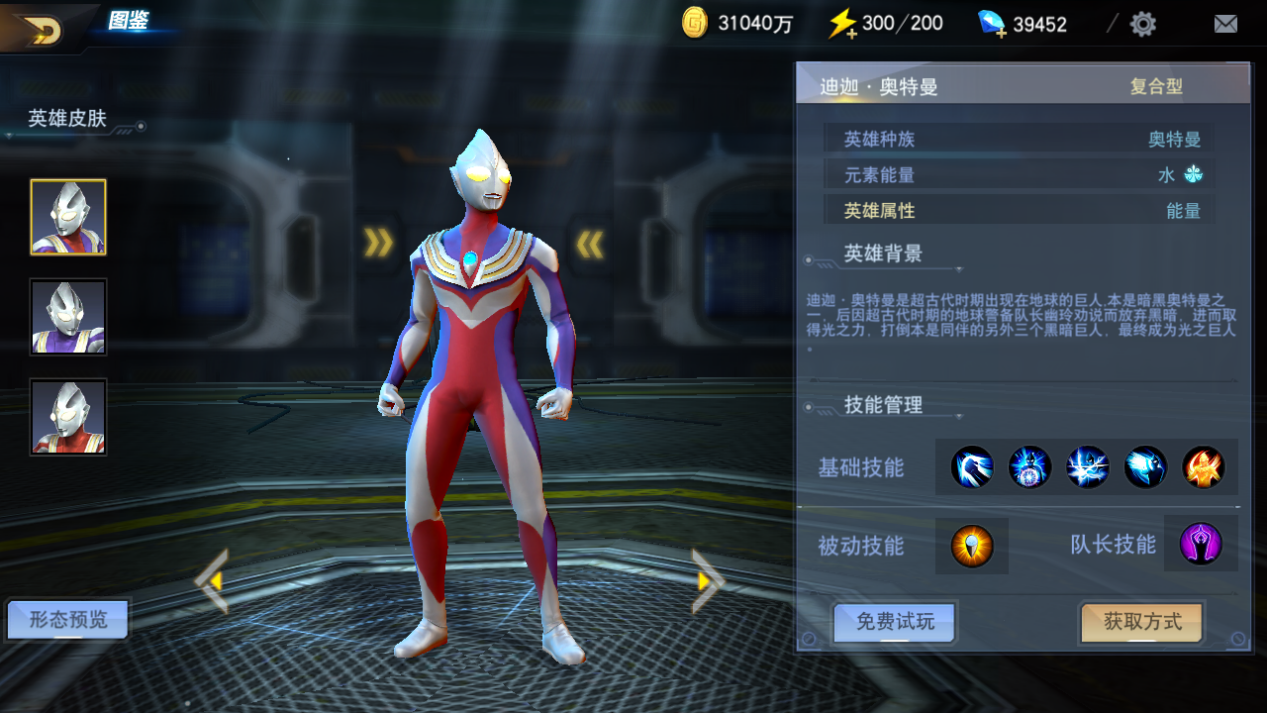
Task: View the passive skill orange orb icon
Action: 972,546
